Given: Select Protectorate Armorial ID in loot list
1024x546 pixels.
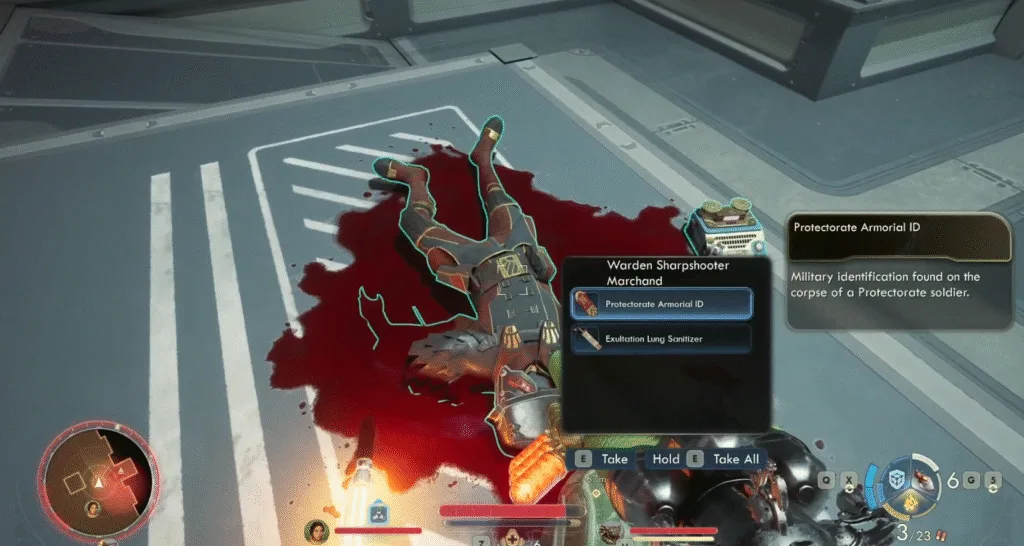Looking at the screenshot, I should tap(659, 303).
